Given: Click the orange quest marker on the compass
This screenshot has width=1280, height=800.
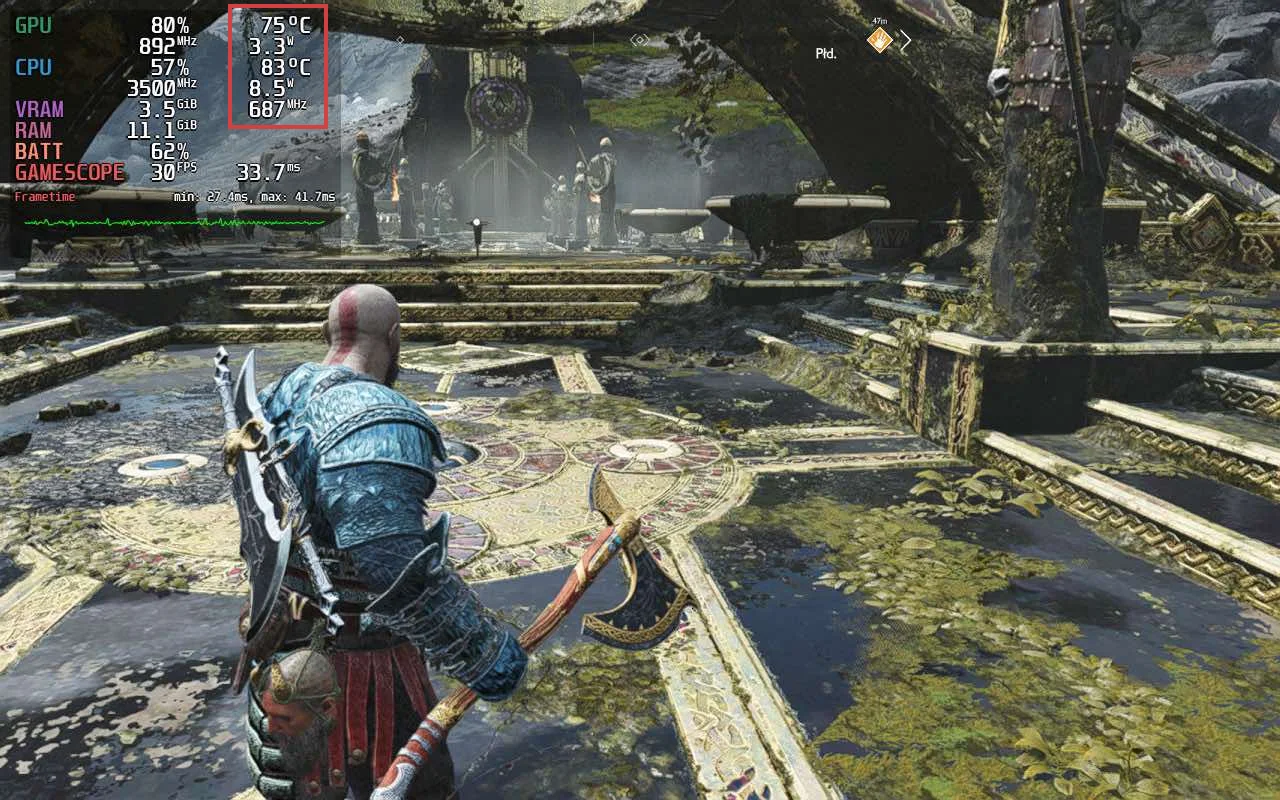Looking at the screenshot, I should point(879,40).
